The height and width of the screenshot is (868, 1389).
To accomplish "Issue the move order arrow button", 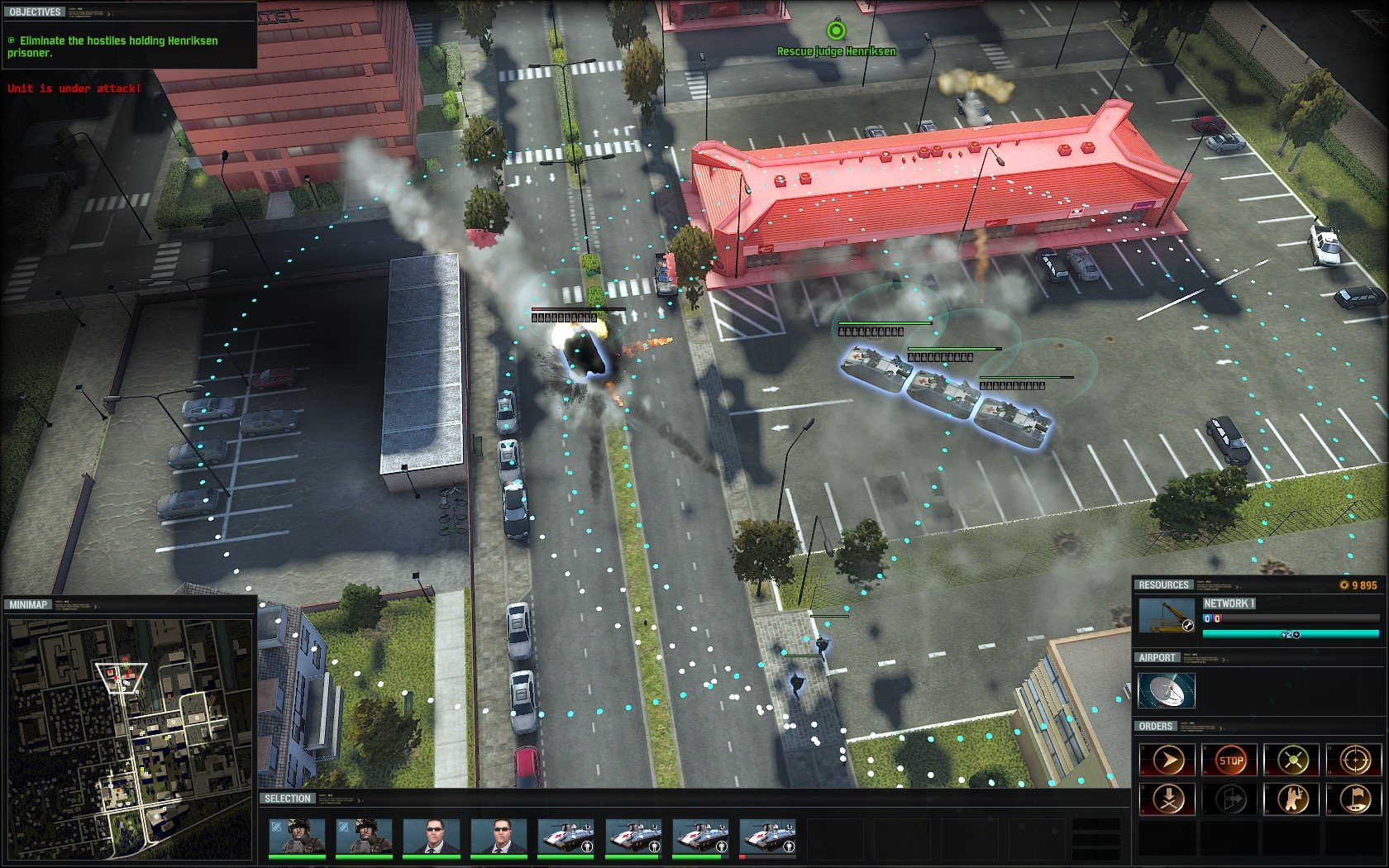I will coord(1167,760).
